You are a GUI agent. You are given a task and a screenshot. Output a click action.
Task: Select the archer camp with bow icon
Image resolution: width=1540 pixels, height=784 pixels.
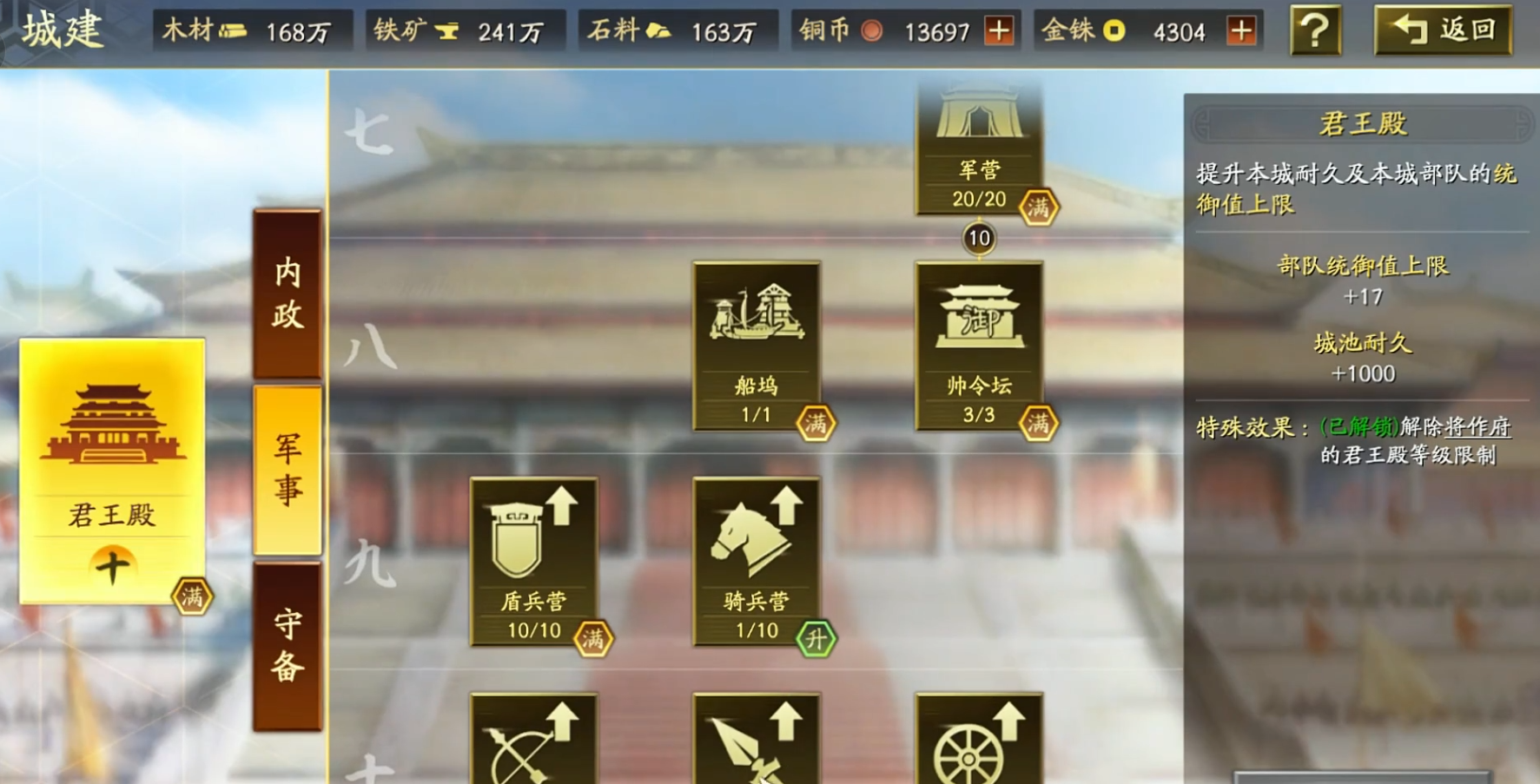click(532, 747)
